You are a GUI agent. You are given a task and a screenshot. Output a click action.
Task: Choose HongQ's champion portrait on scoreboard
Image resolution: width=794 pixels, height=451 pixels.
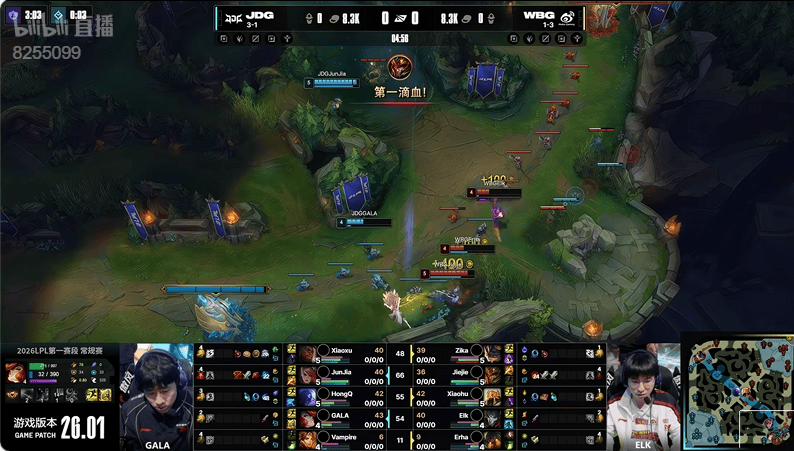click(307, 395)
